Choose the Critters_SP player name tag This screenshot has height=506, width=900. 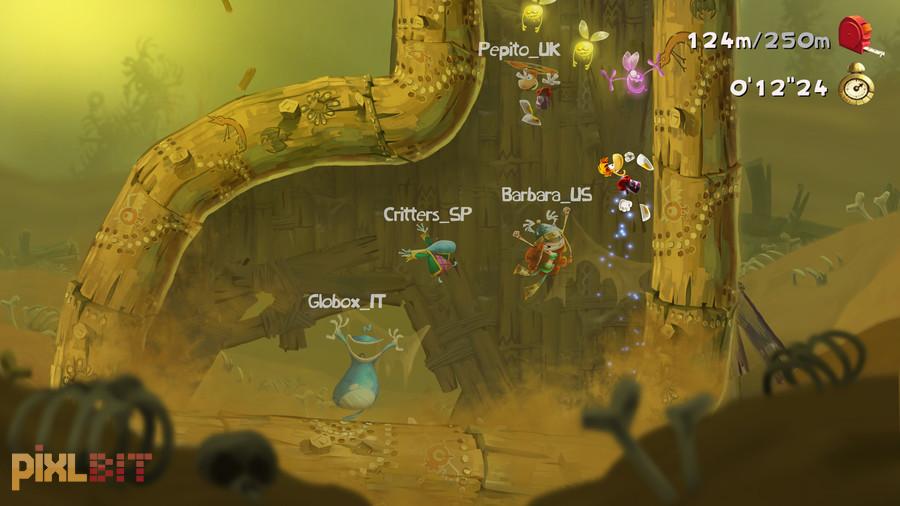427,214
